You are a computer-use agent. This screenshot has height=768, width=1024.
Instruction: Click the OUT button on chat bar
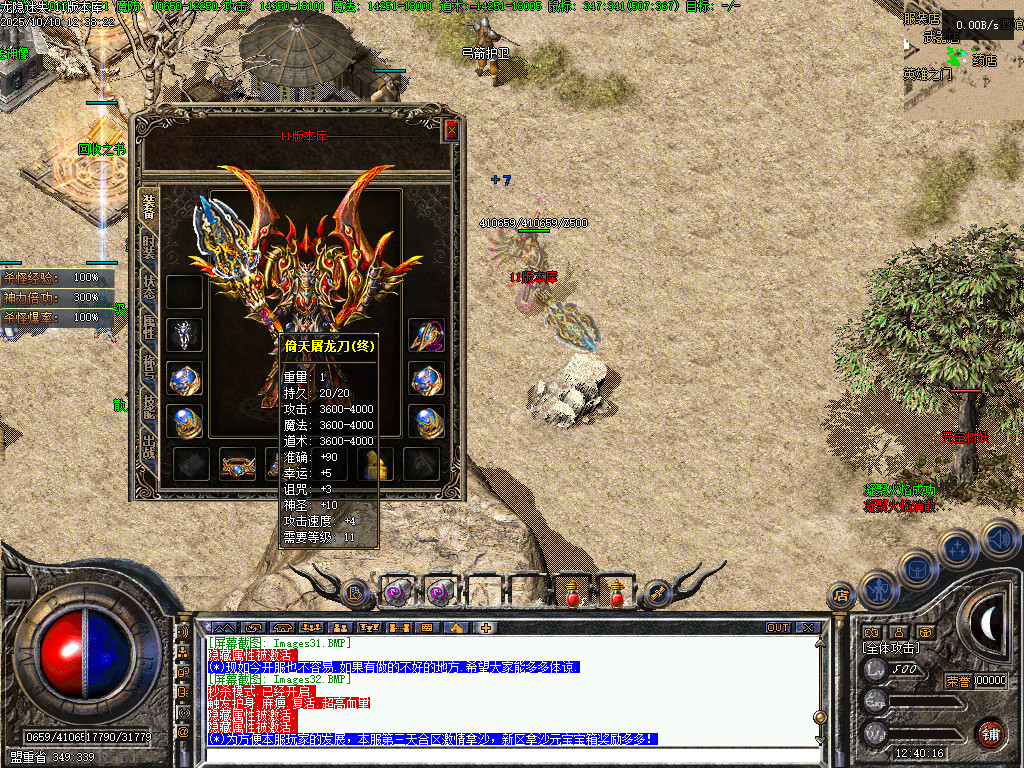778,628
